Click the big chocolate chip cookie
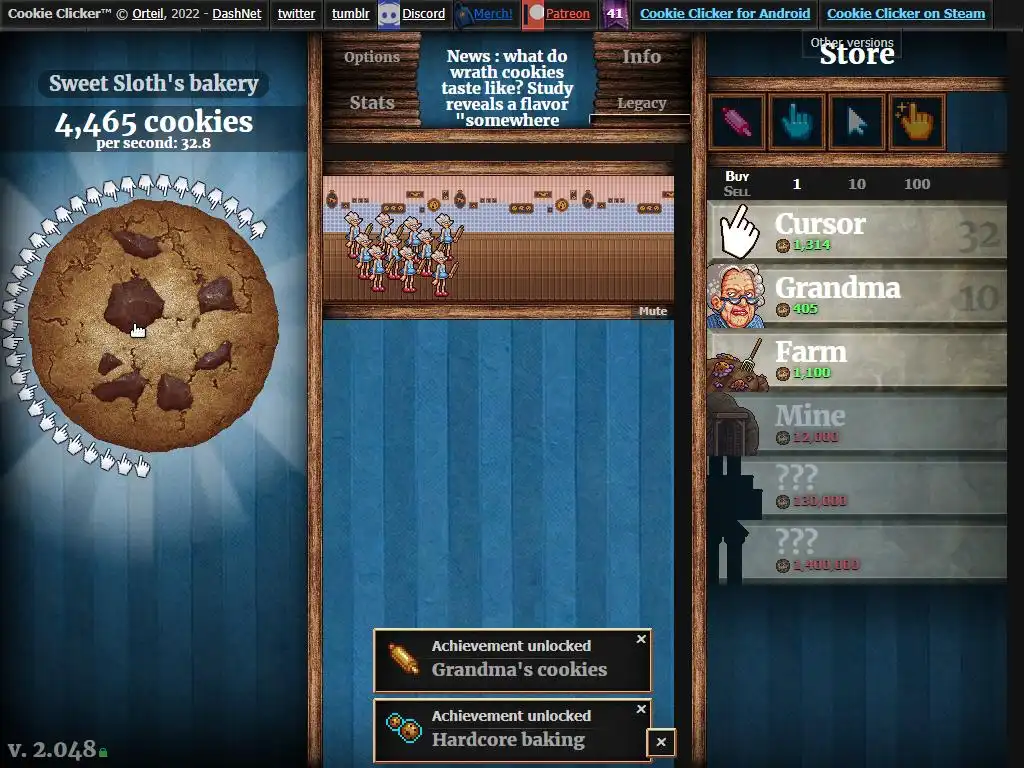This screenshot has height=768, width=1024. (x=152, y=325)
